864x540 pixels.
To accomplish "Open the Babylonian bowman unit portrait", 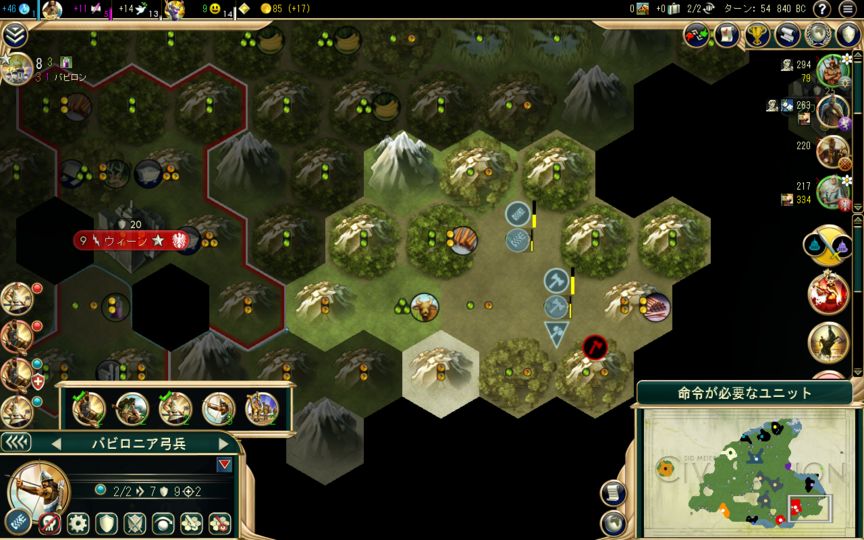I will click(40, 490).
